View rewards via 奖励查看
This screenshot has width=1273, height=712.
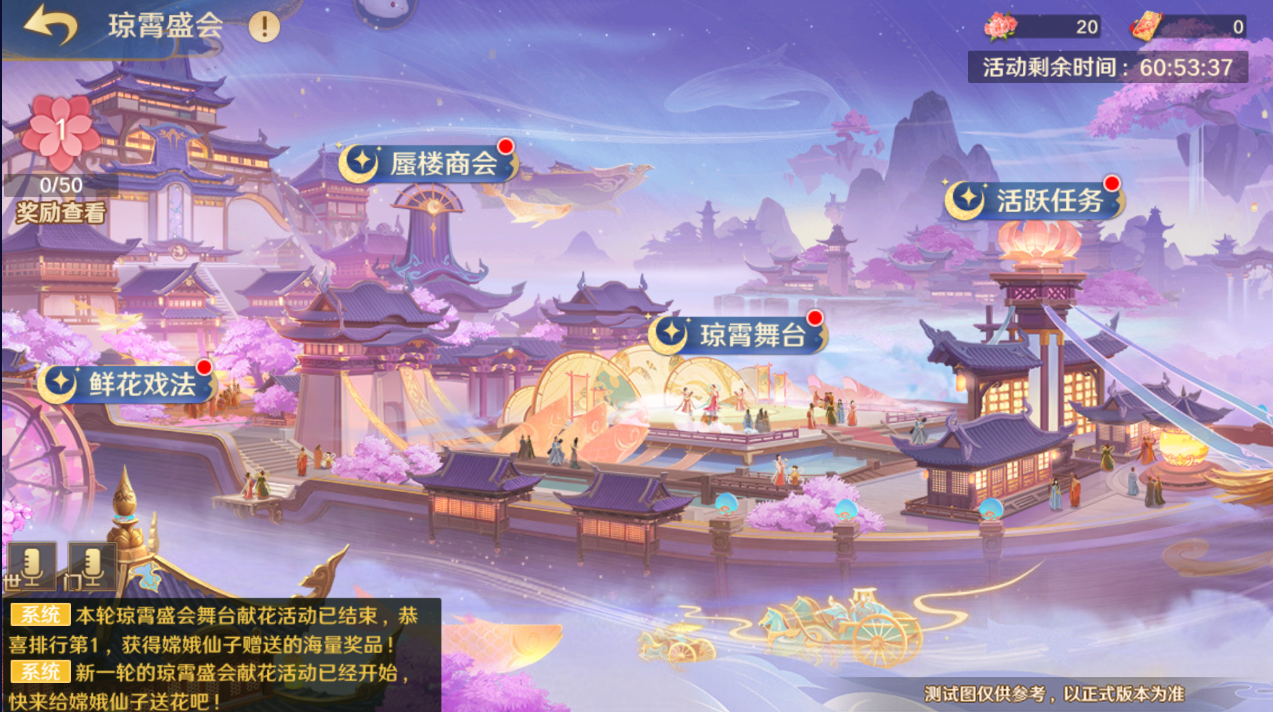(x=60, y=212)
